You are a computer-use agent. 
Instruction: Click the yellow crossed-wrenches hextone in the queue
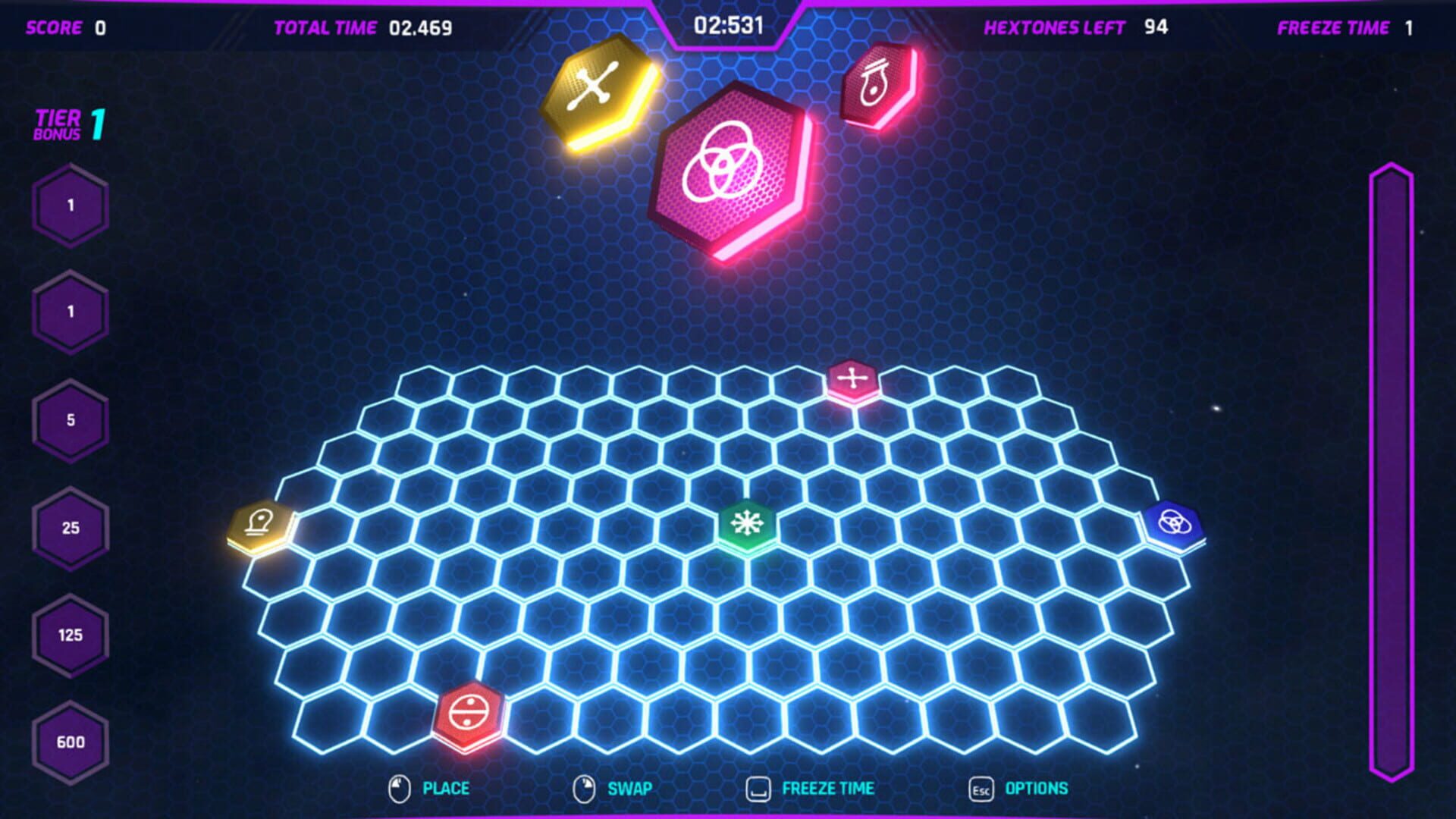point(595,89)
